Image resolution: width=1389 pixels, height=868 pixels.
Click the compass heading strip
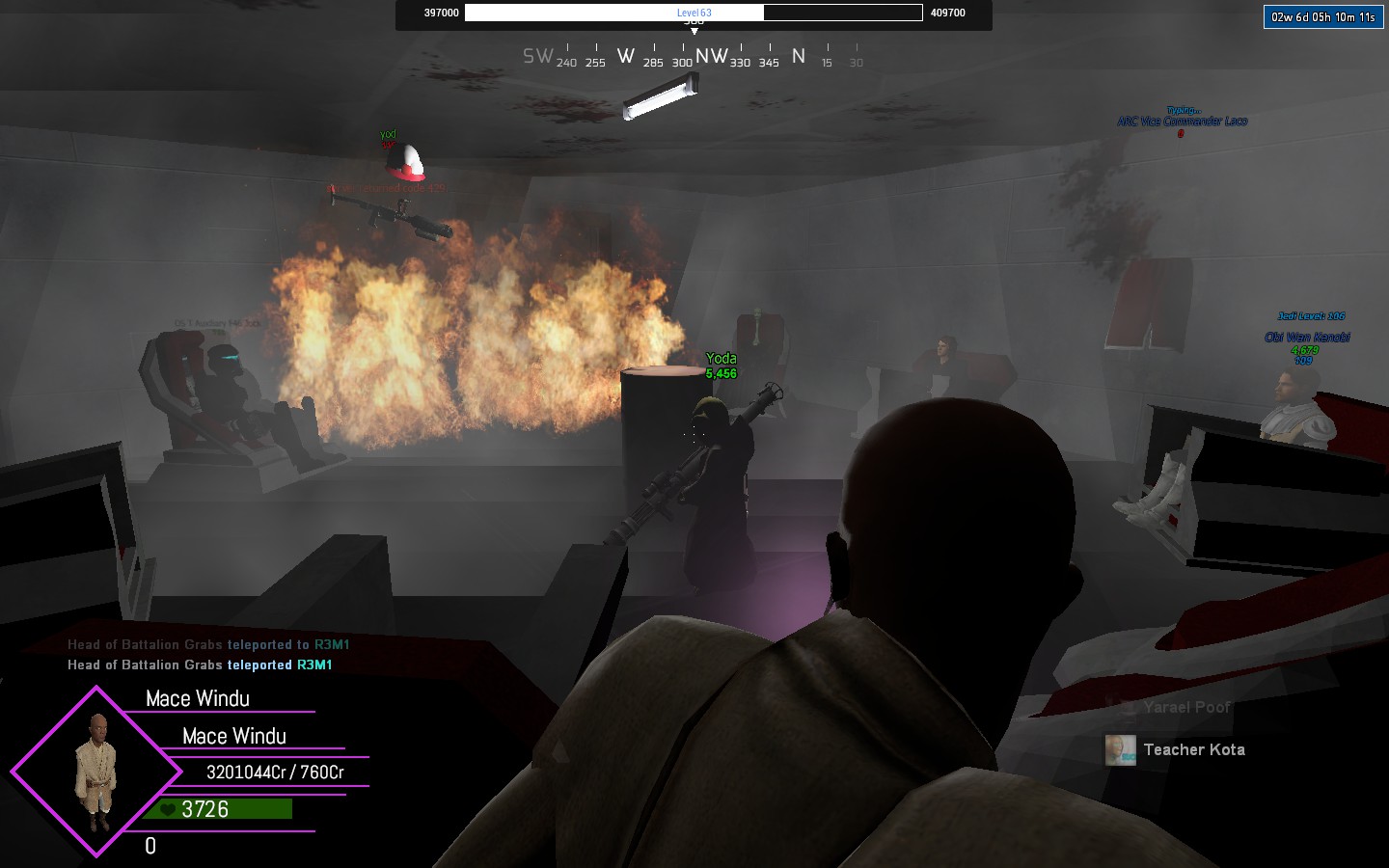[693, 57]
